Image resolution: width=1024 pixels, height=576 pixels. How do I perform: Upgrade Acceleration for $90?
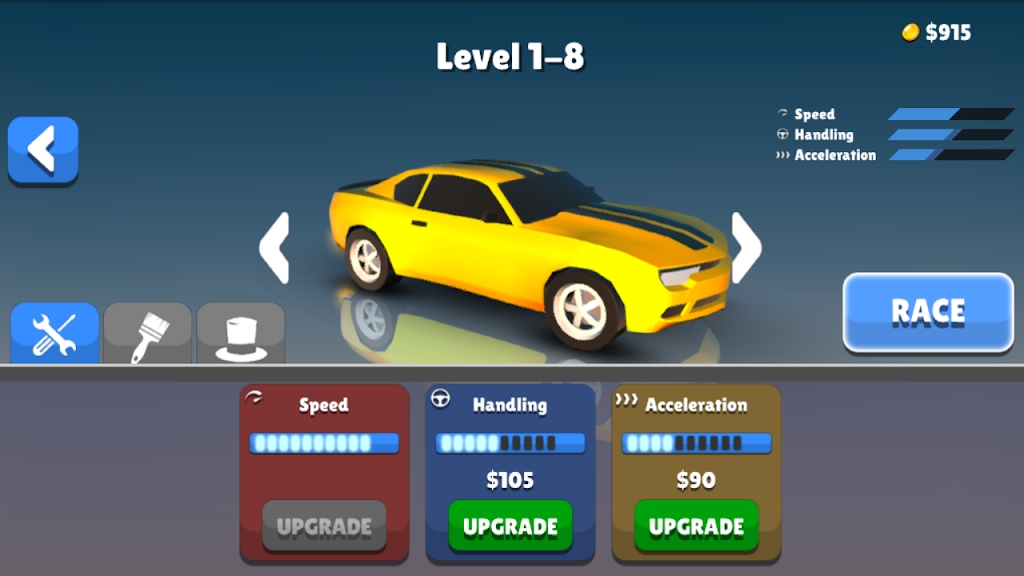[696, 526]
